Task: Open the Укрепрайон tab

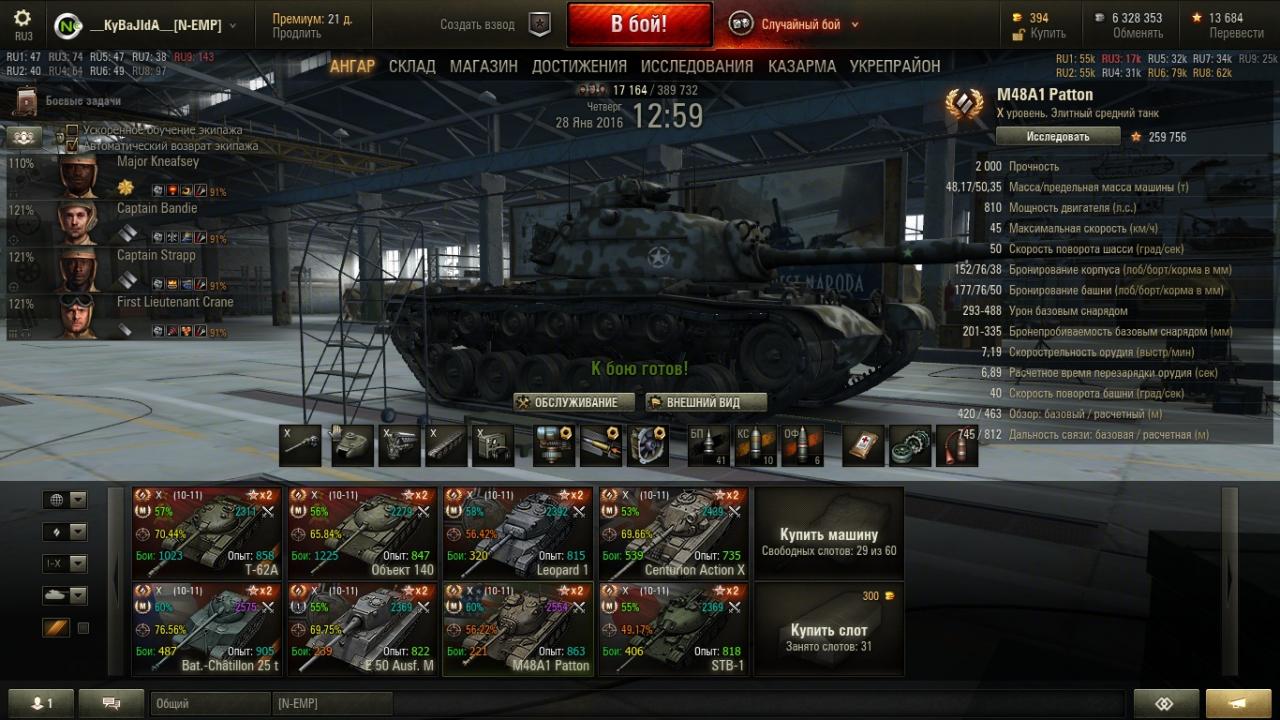Action: [894, 66]
